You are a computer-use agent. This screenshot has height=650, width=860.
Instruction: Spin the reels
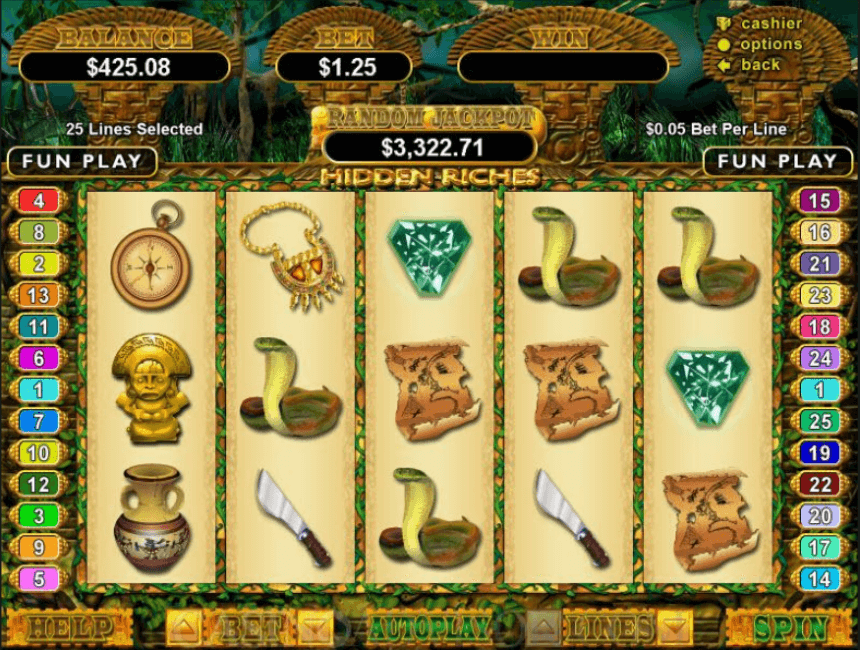pyautogui.click(x=791, y=628)
